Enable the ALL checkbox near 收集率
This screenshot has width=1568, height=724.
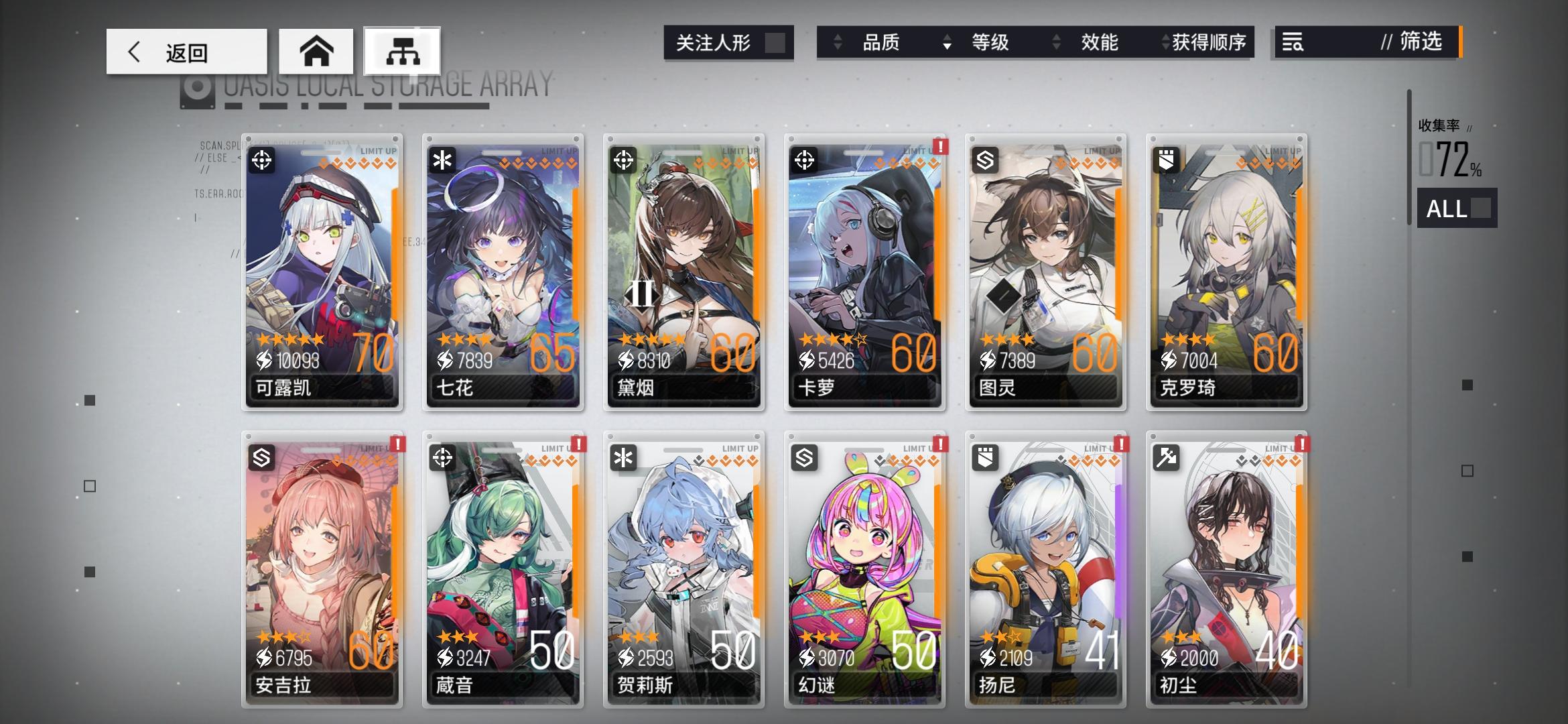(1481, 210)
